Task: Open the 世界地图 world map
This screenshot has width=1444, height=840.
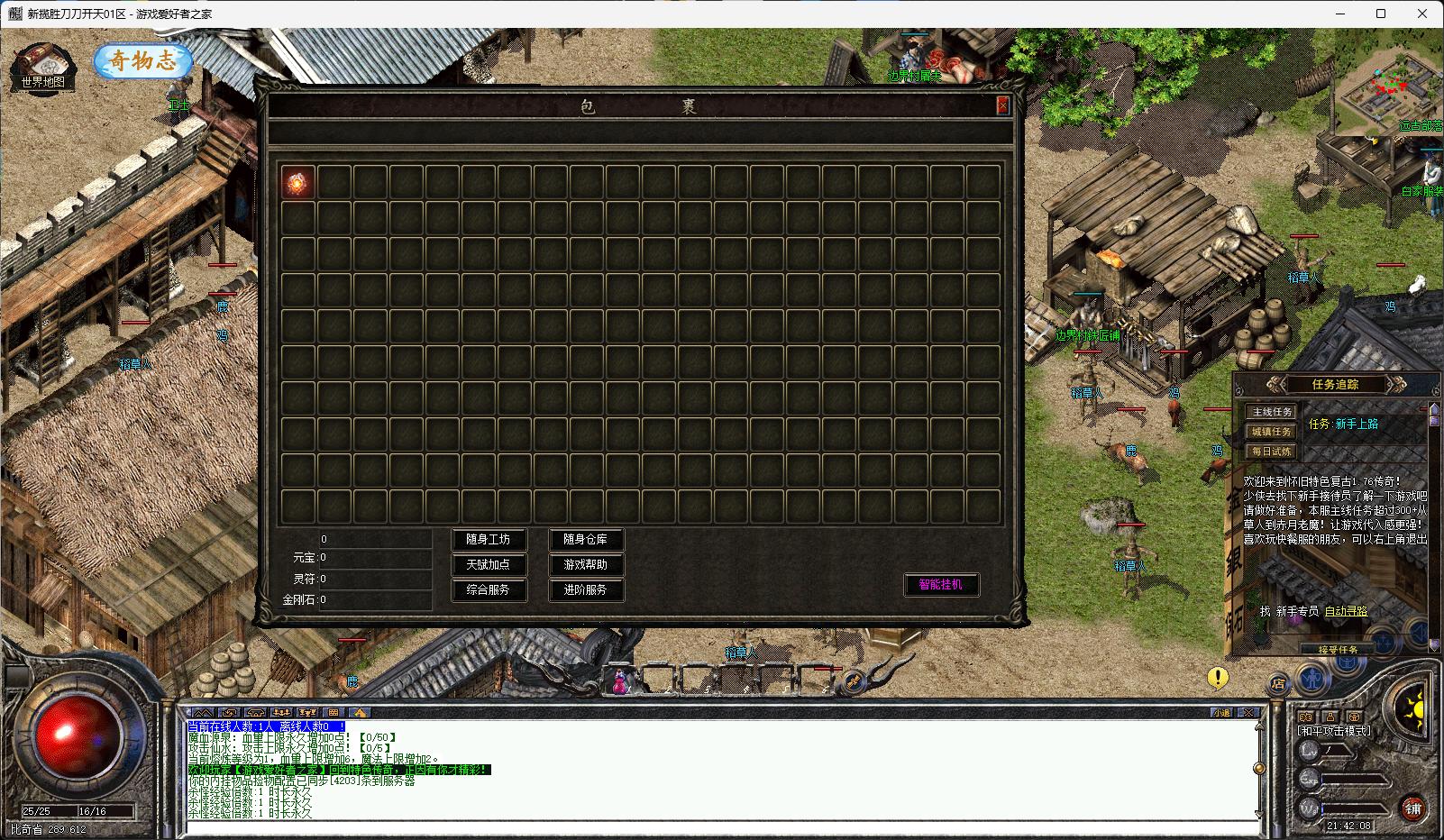Action: pyautogui.click(x=42, y=67)
